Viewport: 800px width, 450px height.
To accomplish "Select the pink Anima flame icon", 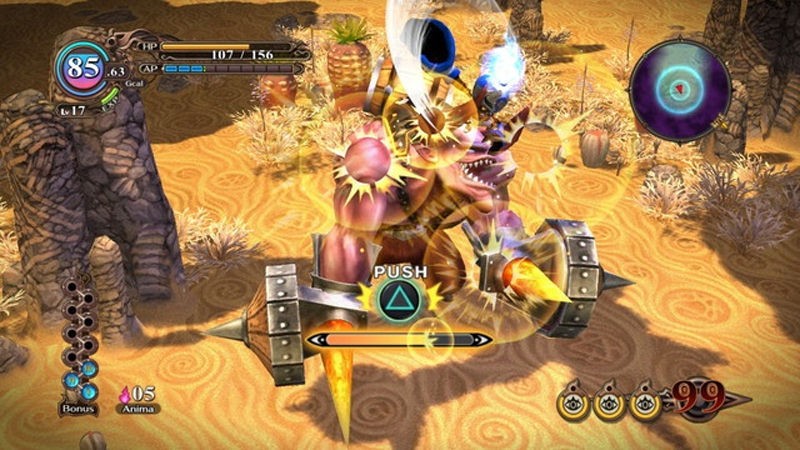I will click(x=126, y=393).
